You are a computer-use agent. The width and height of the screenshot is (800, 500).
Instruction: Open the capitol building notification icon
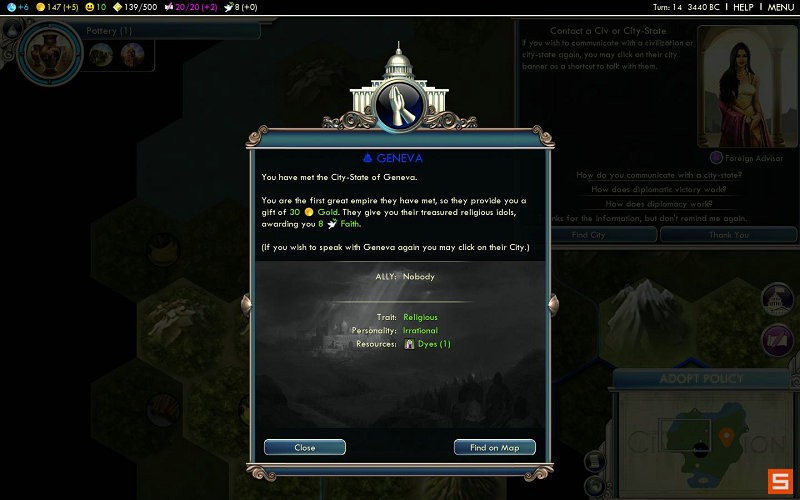[777, 299]
